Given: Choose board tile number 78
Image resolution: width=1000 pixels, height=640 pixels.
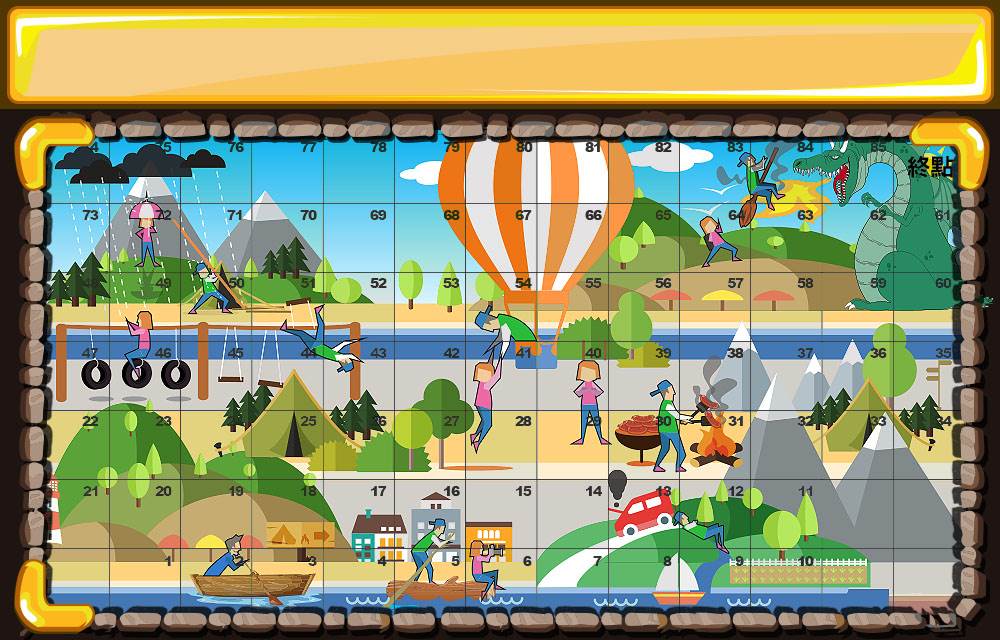Looking at the screenshot, I should (x=378, y=147).
